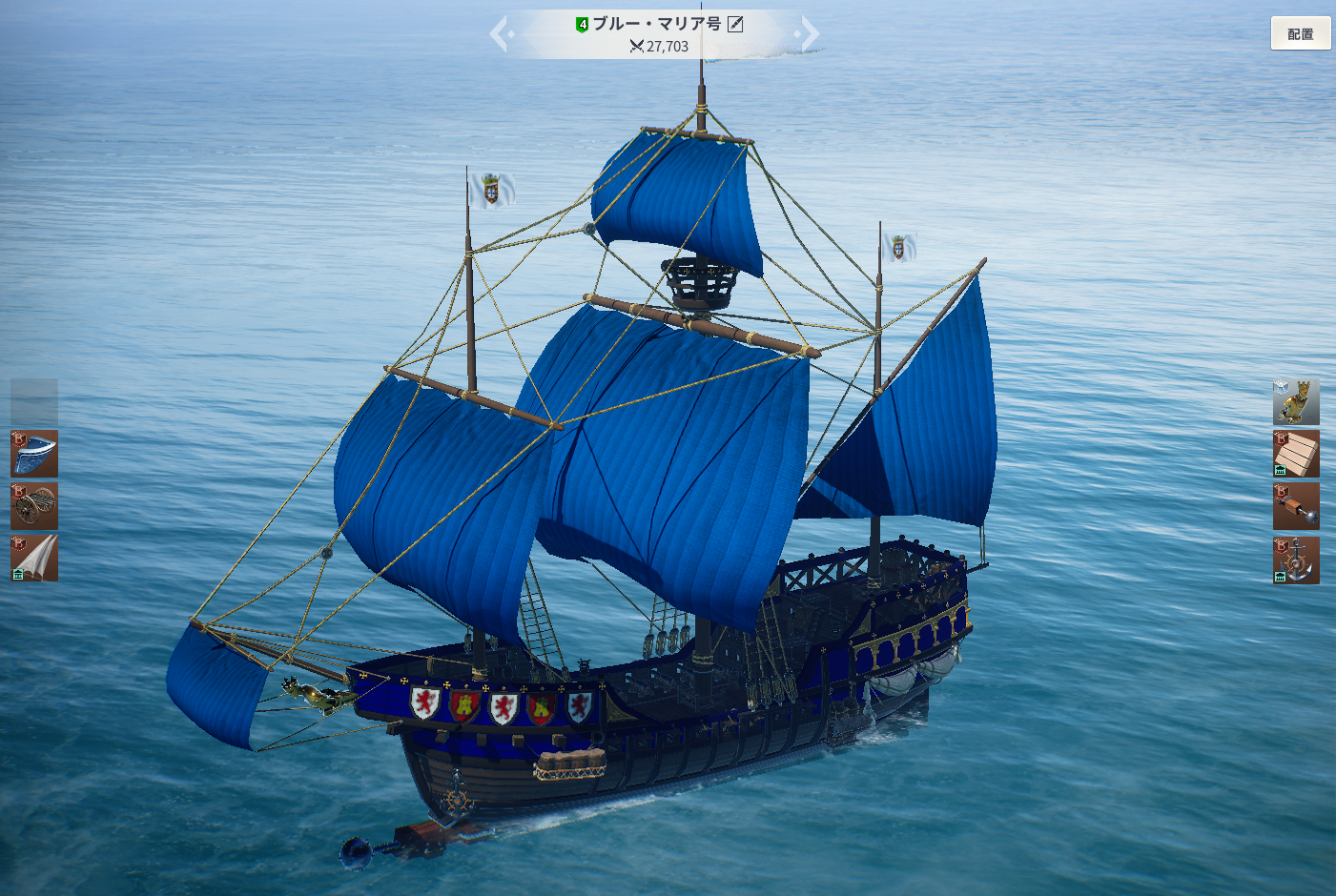
Task: Open the wheeled cannon equipment slot
Action: 34,505
